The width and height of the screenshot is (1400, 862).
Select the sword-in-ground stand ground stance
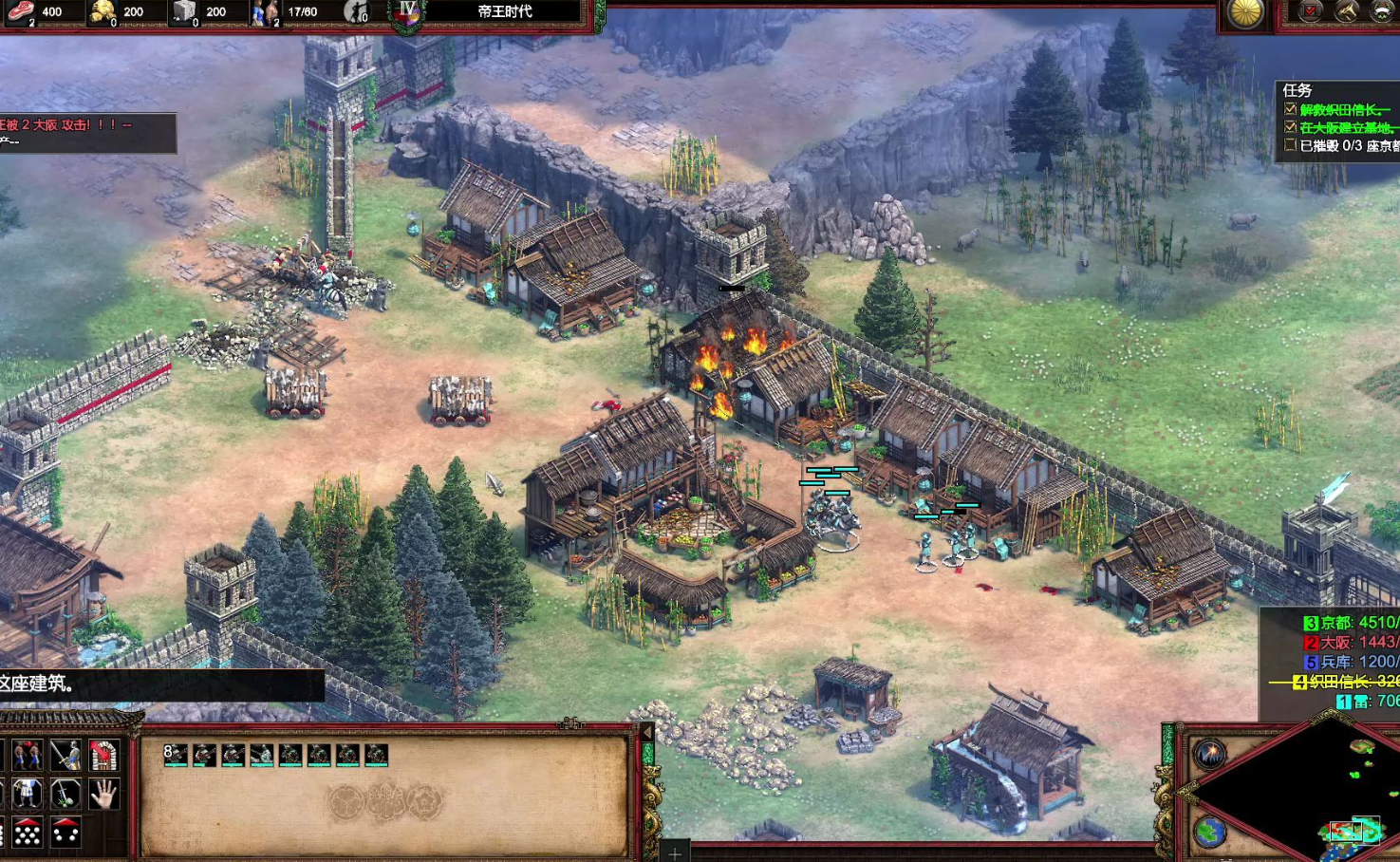click(65, 794)
